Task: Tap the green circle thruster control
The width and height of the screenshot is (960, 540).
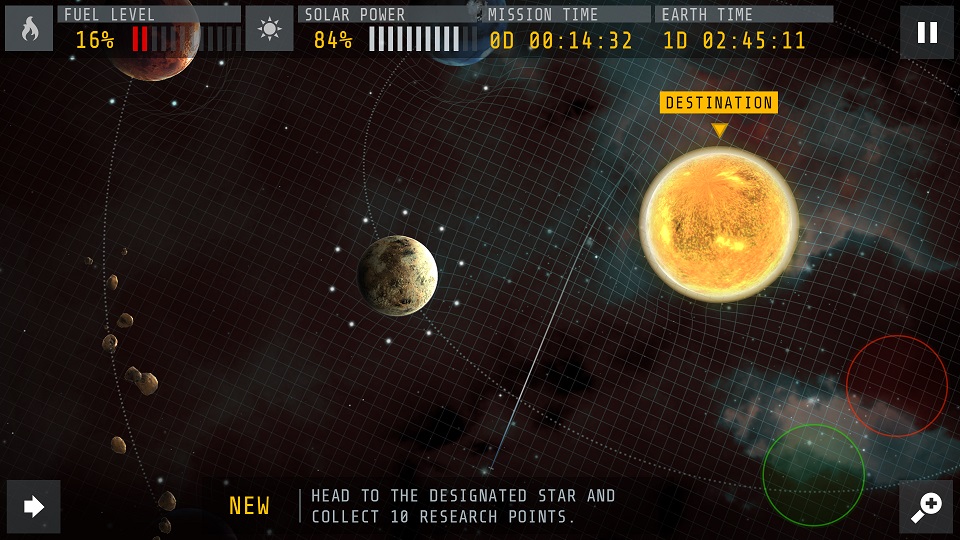Action: tap(813, 475)
